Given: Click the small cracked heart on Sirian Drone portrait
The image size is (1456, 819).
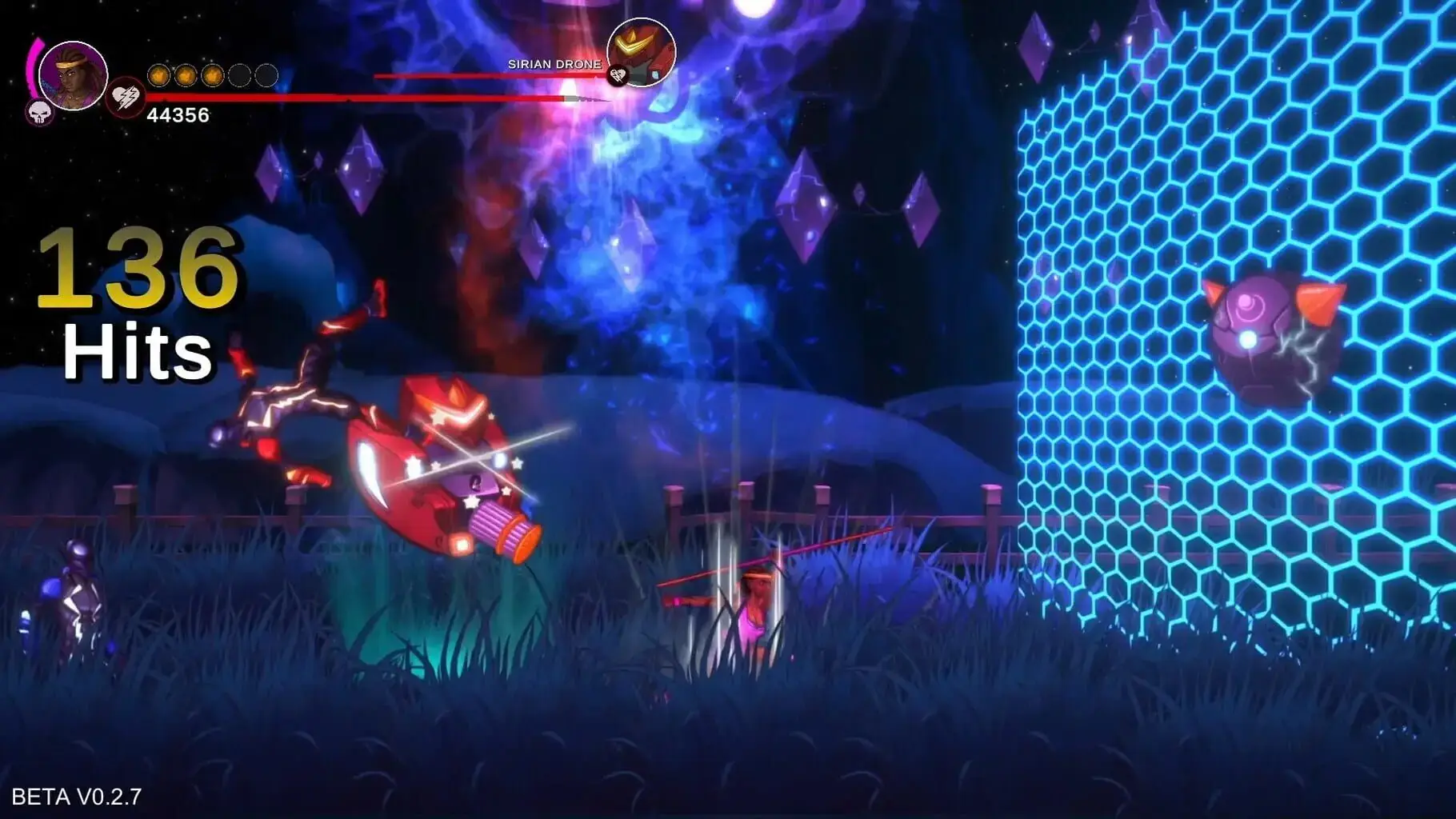Looking at the screenshot, I should tap(617, 76).
